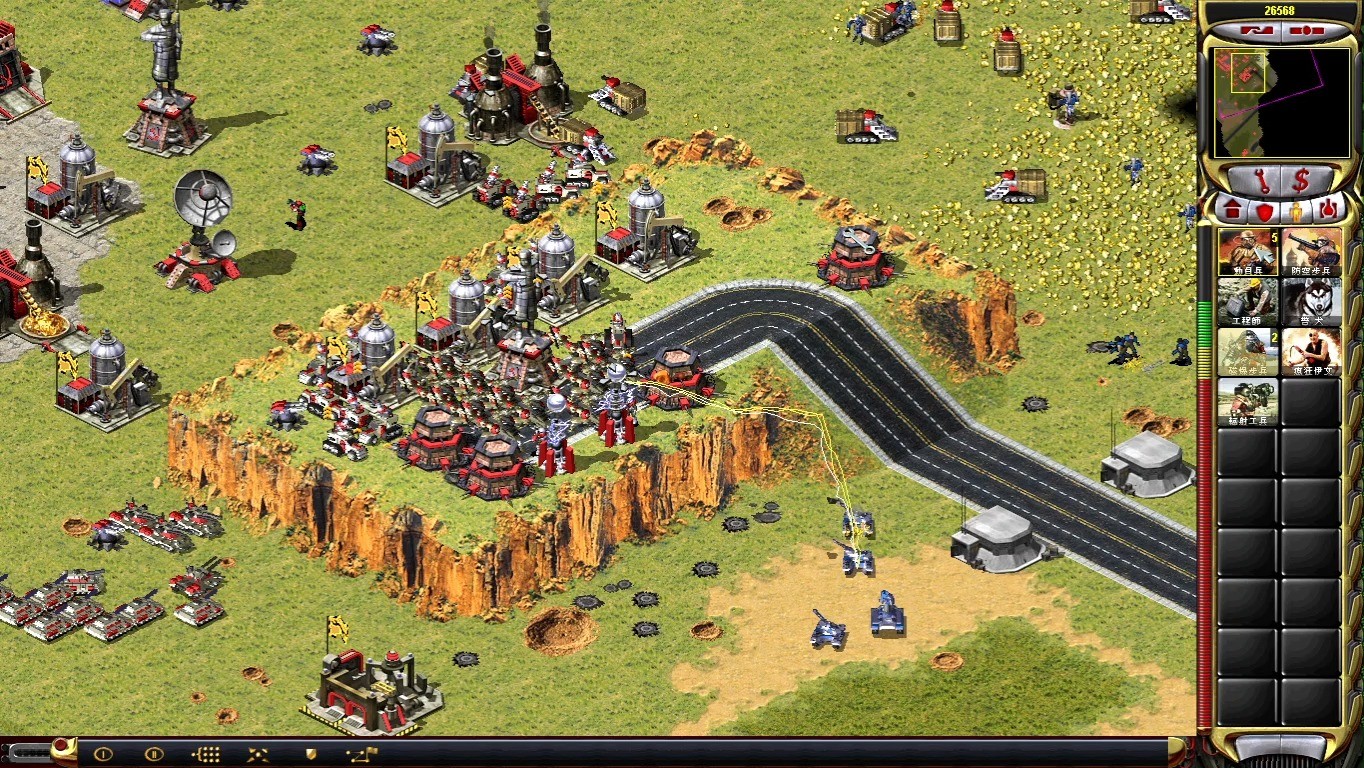Screen dimensions: 1364x768
Task: Activate the dollar-sign sell mode button
Action: (1301, 181)
